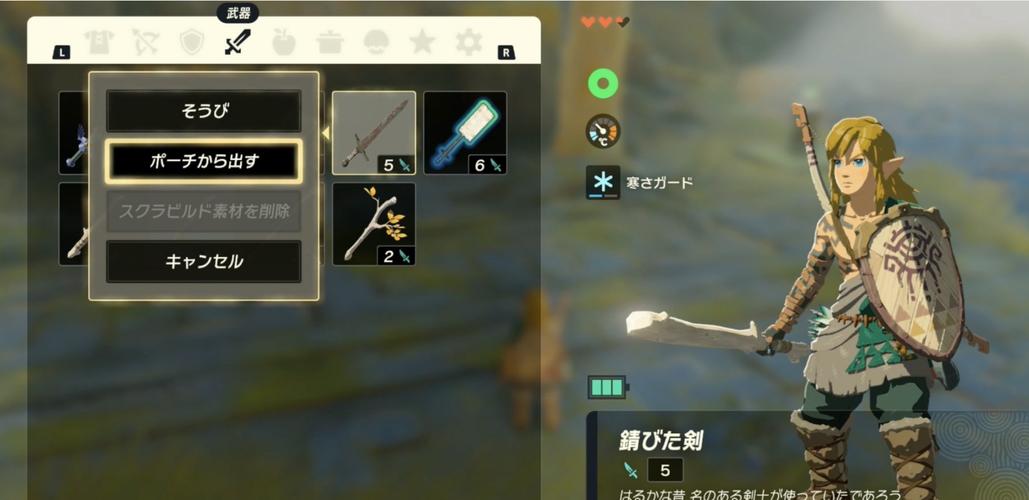Choose the そうび (equip) option
Screen dimensions: 1029x500
pyautogui.click(x=203, y=111)
